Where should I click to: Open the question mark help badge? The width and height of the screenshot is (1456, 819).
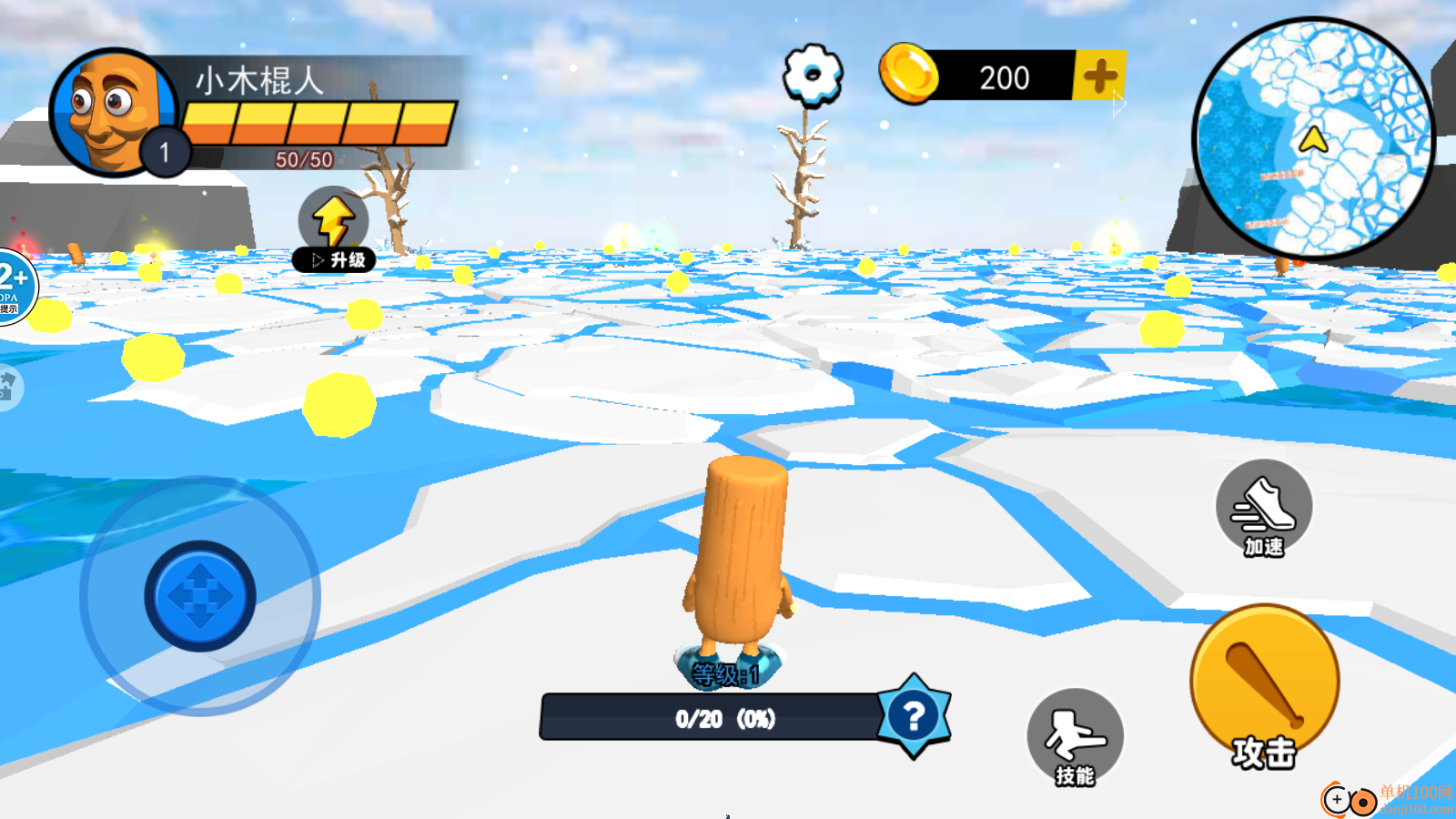click(914, 716)
